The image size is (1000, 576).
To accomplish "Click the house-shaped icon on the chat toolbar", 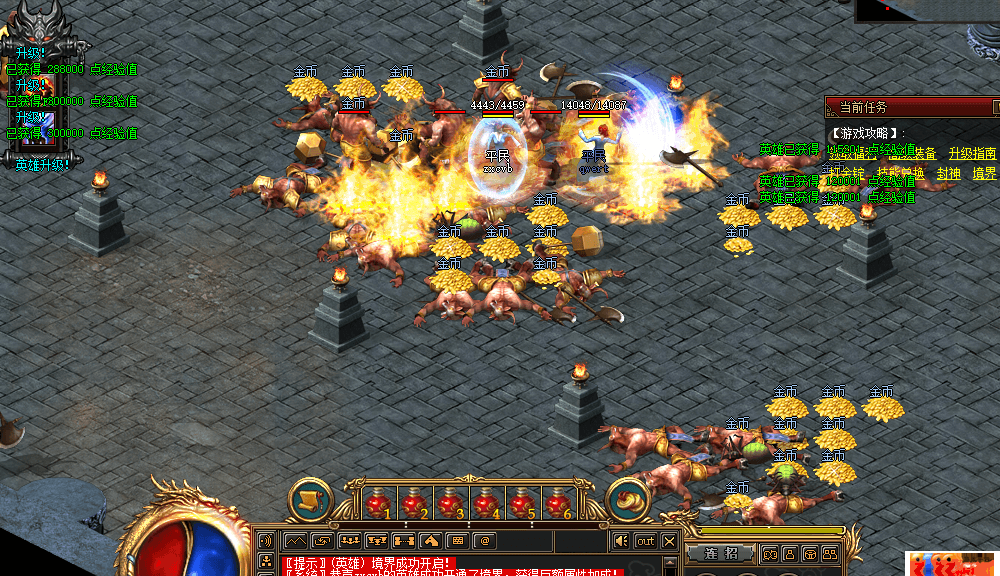I will click(430, 541).
